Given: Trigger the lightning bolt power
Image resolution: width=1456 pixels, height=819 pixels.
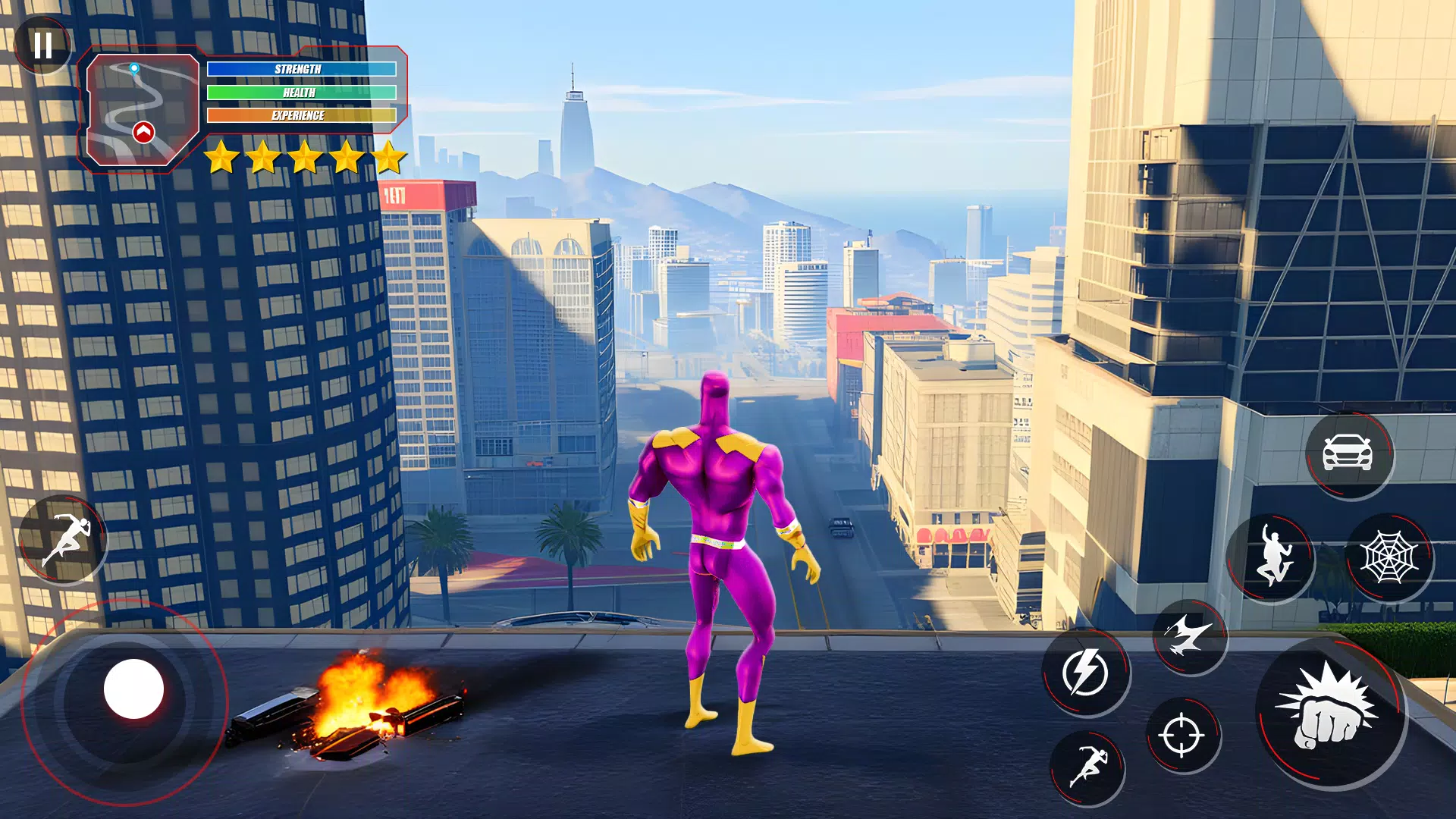Looking at the screenshot, I should (x=1085, y=672).
